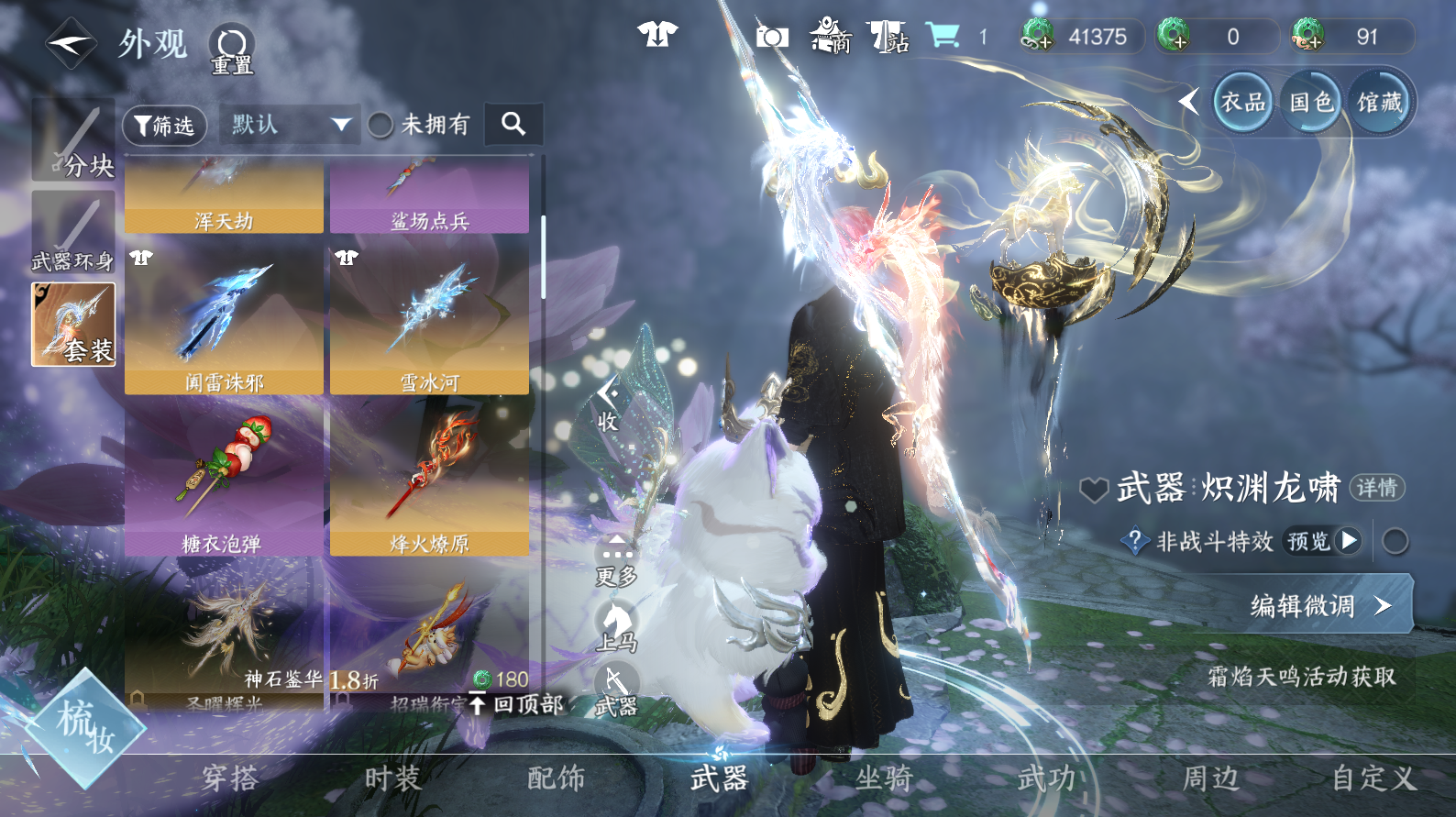Pick the 糖衣泡弹 candy weapon skin
The image size is (1456, 817).
tap(224, 477)
